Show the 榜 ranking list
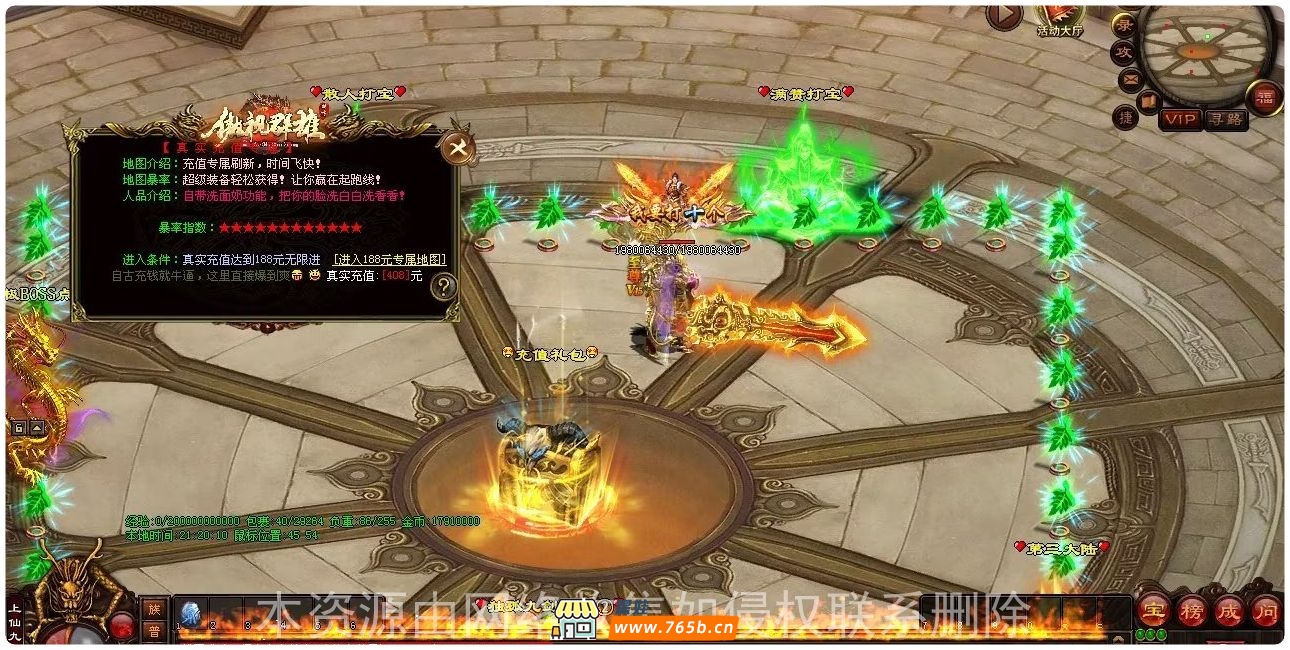 (x=1192, y=610)
